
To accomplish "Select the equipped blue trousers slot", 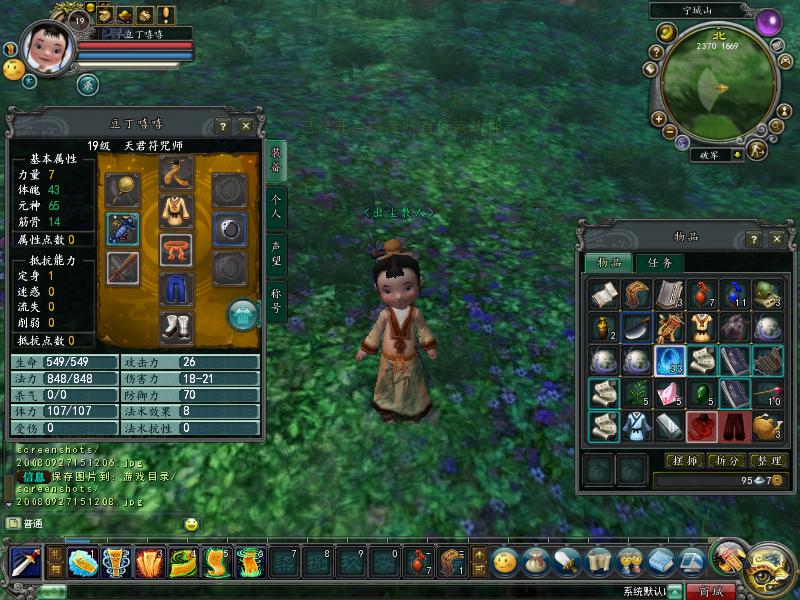I will tap(176, 289).
